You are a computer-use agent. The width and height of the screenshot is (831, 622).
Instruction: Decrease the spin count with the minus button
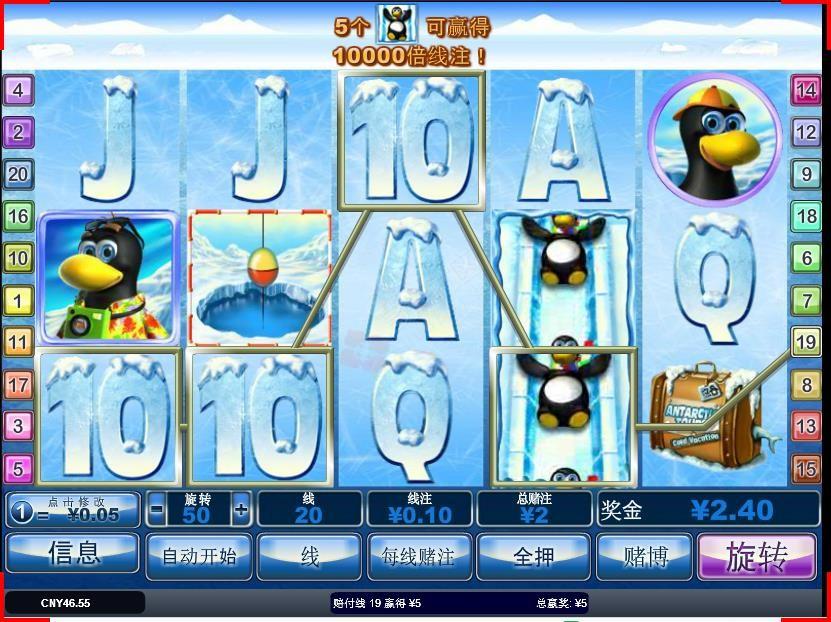[156, 509]
